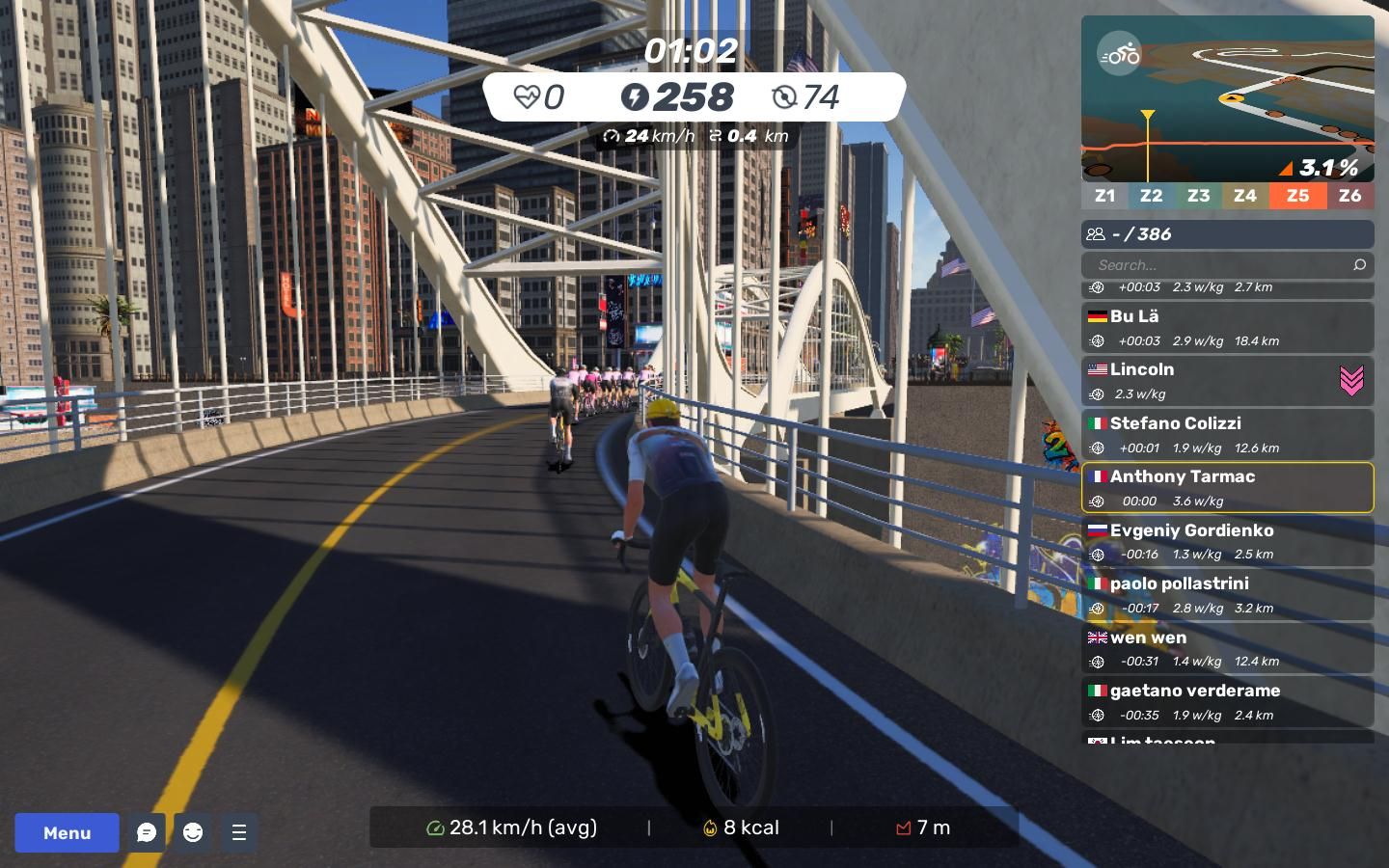
Task: Open the Menu button
Action: click(67, 832)
